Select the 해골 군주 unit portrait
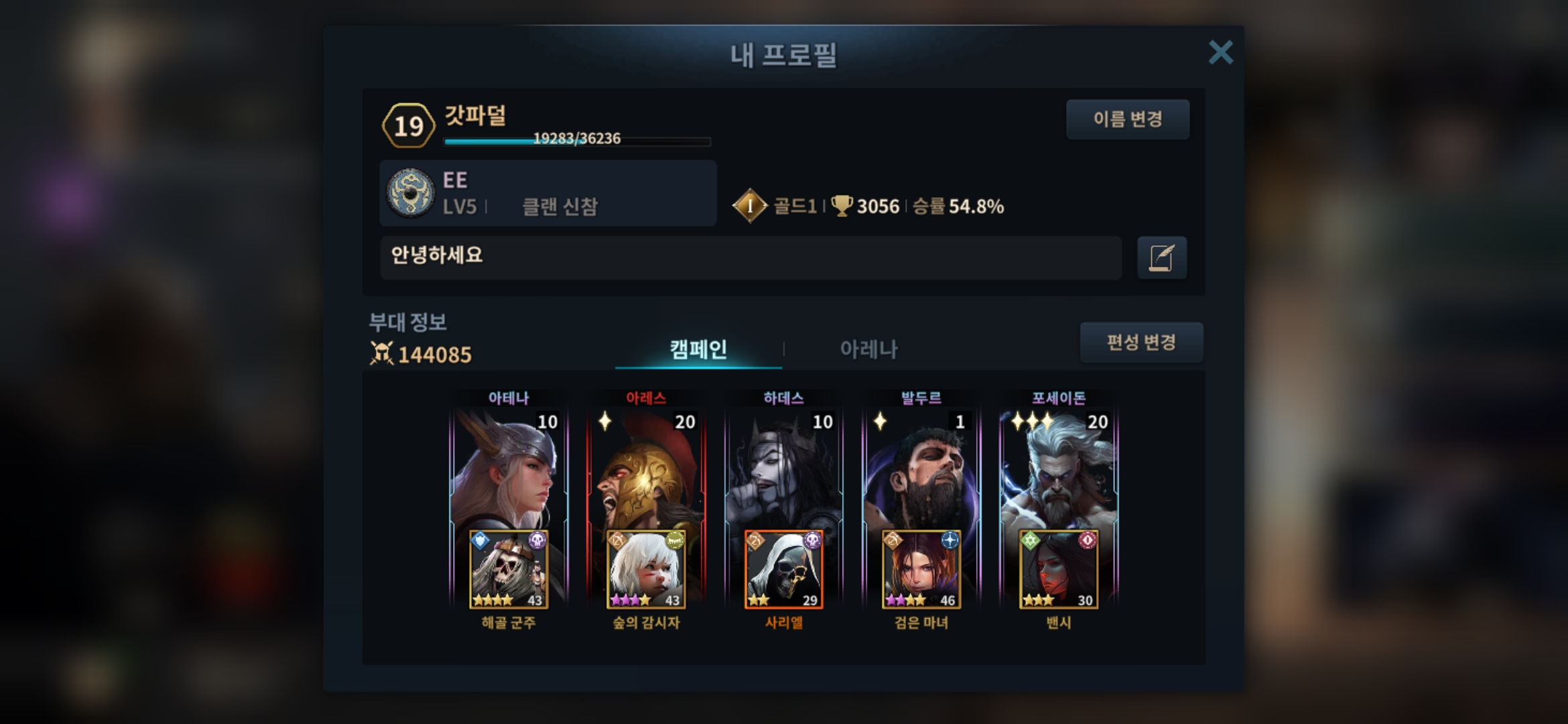The width and height of the screenshot is (1568, 724). (509, 570)
